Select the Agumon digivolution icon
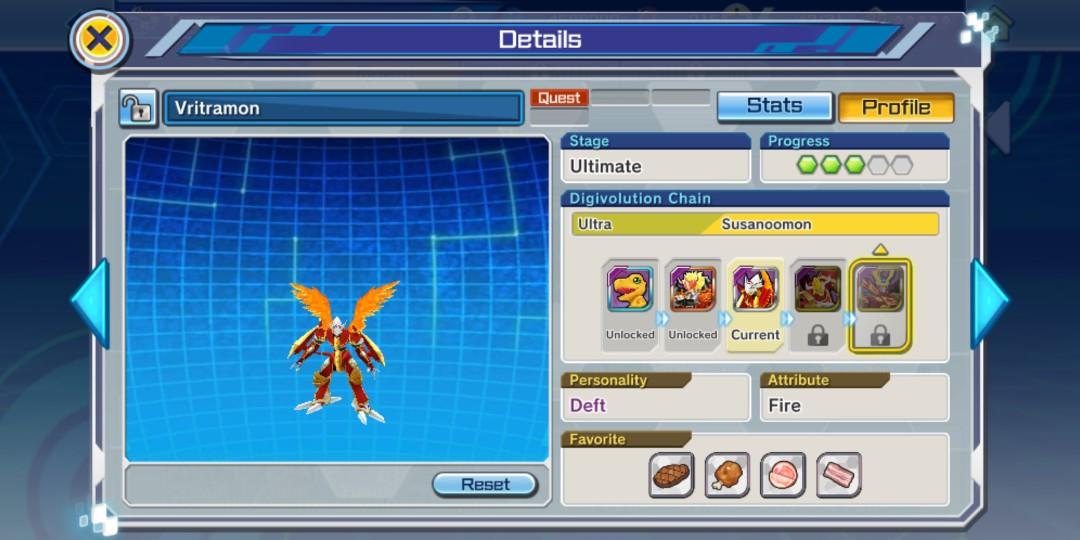The width and height of the screenshot is (1080, 540). click(x=630, y=291)
